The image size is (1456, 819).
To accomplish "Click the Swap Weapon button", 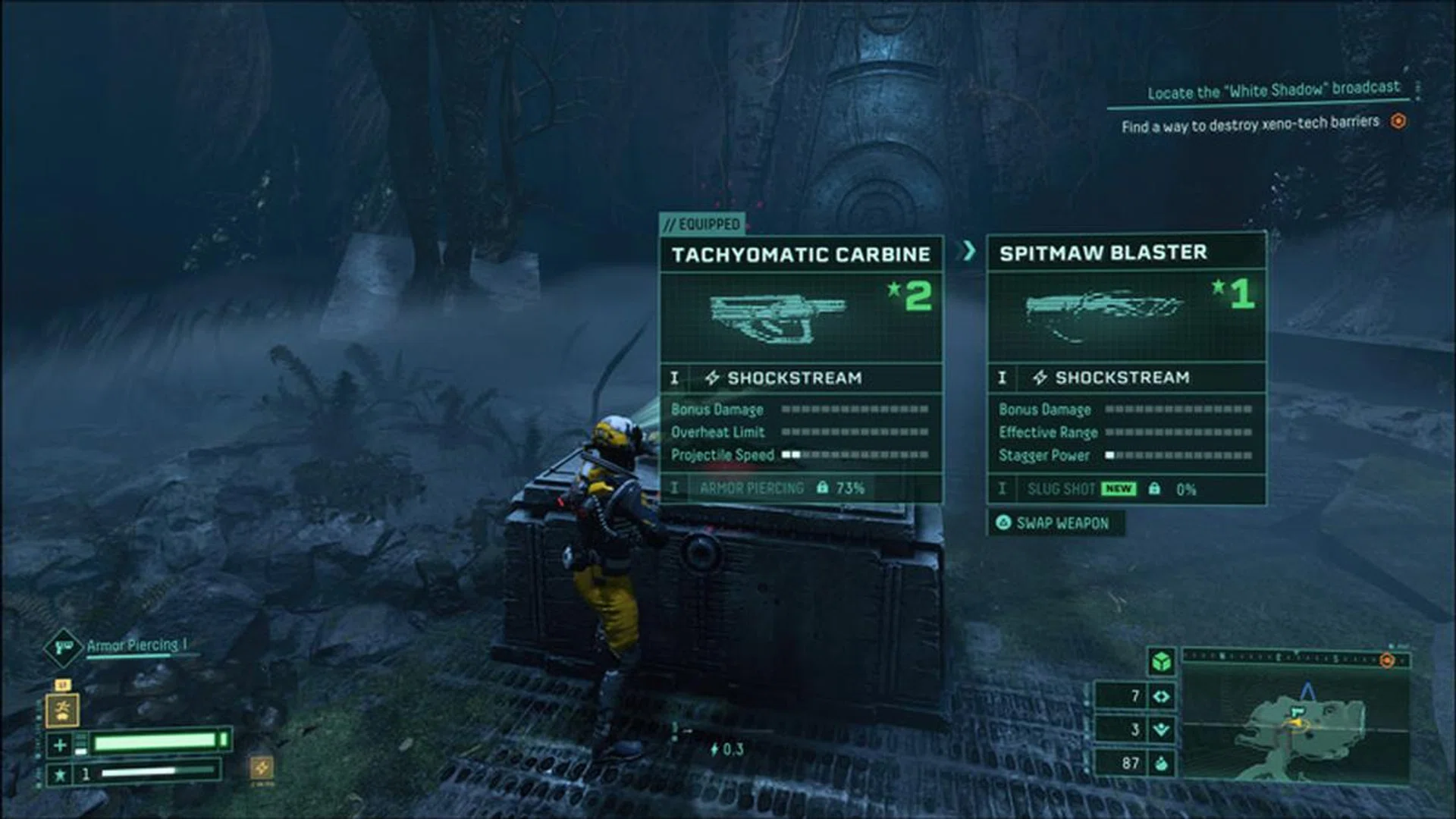I will [x=1055, y=523].
